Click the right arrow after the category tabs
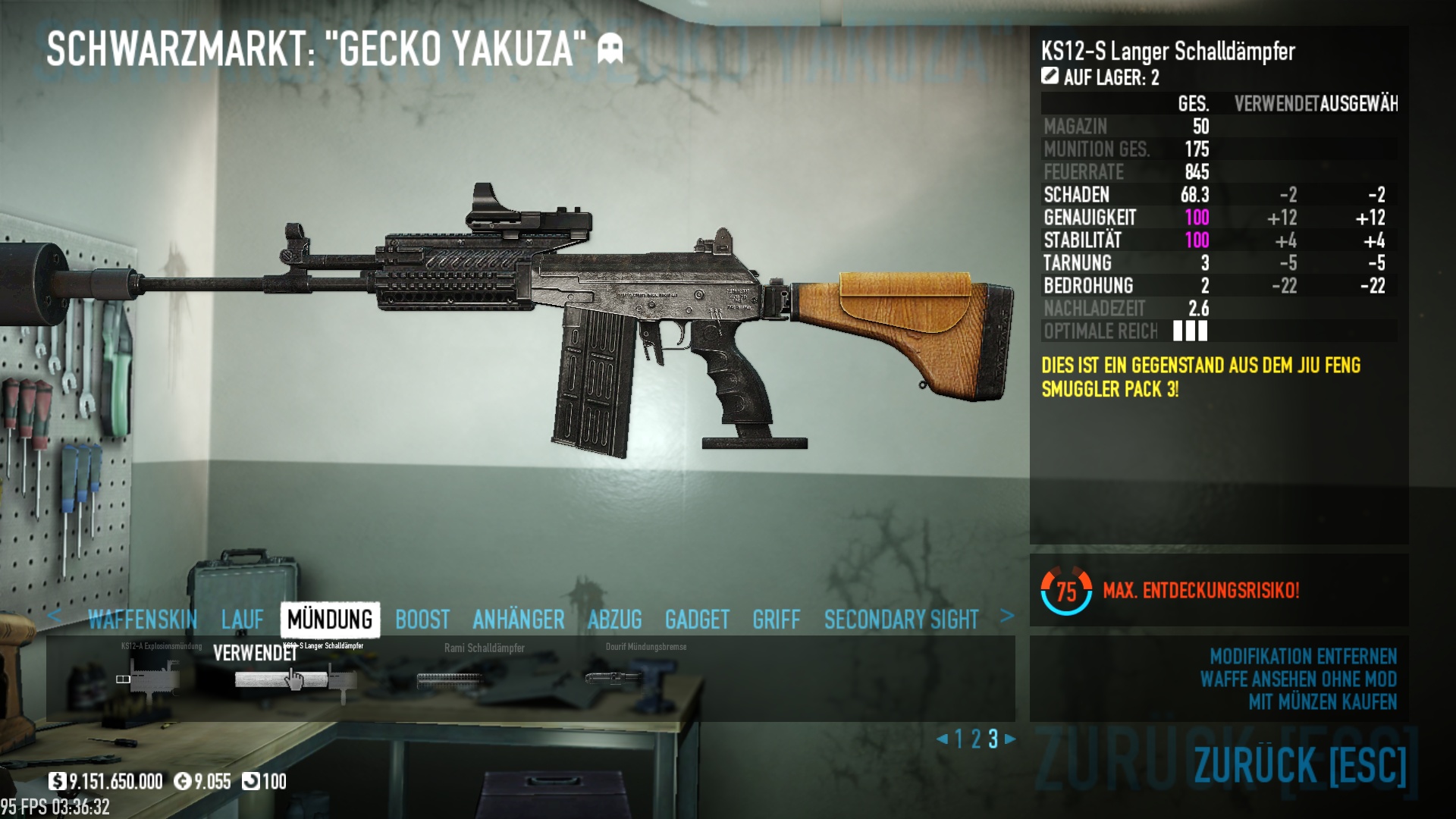 1007,617
